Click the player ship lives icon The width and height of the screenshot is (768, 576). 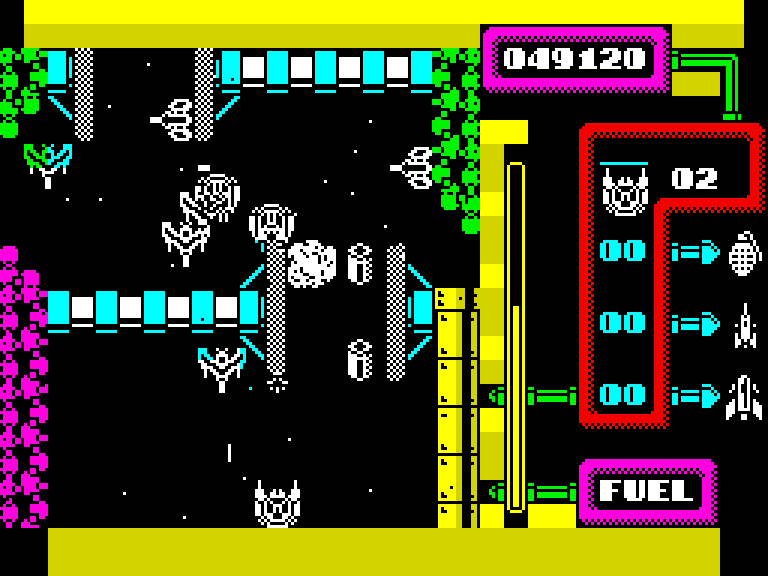(624, 190)
